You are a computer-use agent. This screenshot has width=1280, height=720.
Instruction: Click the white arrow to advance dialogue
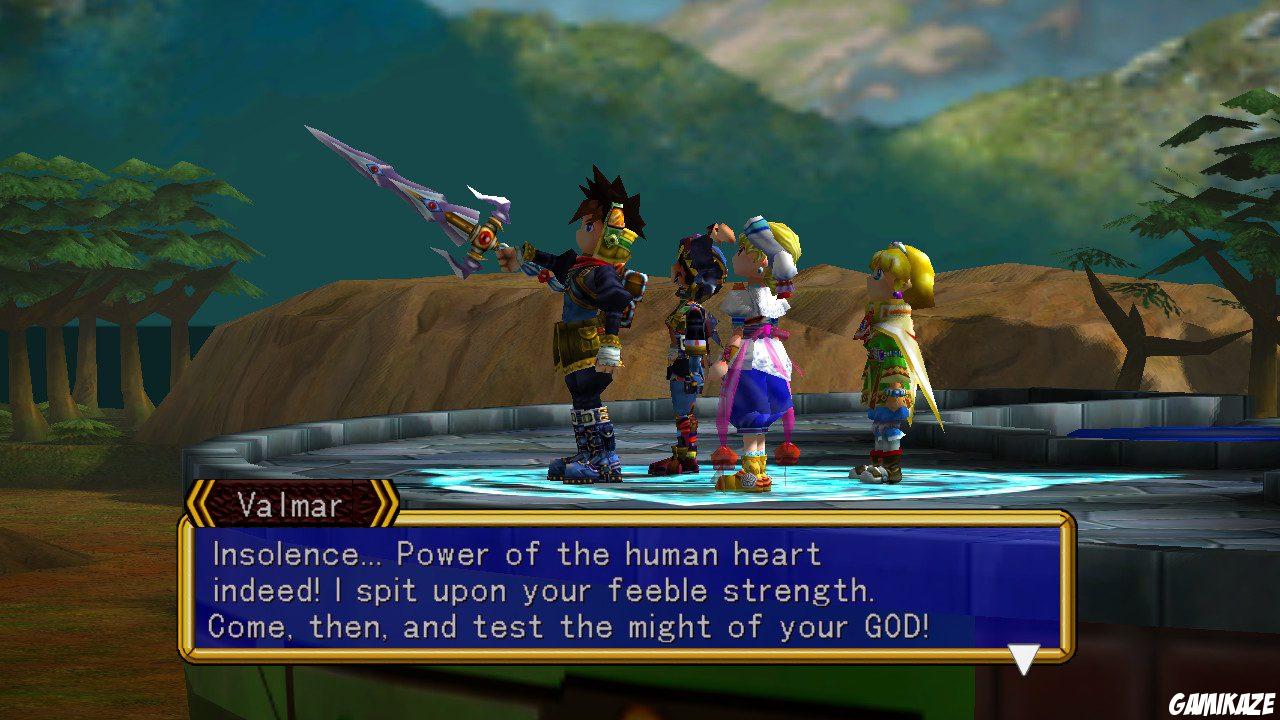click(1022, 656)
